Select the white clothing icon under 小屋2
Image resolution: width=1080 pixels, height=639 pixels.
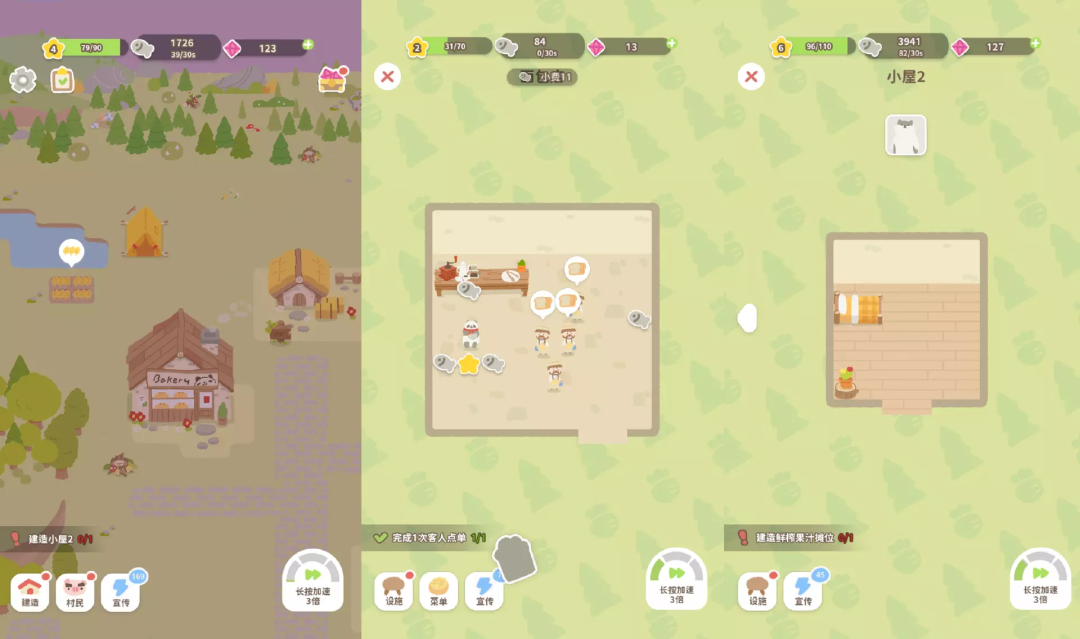click(x=906, y=135)
